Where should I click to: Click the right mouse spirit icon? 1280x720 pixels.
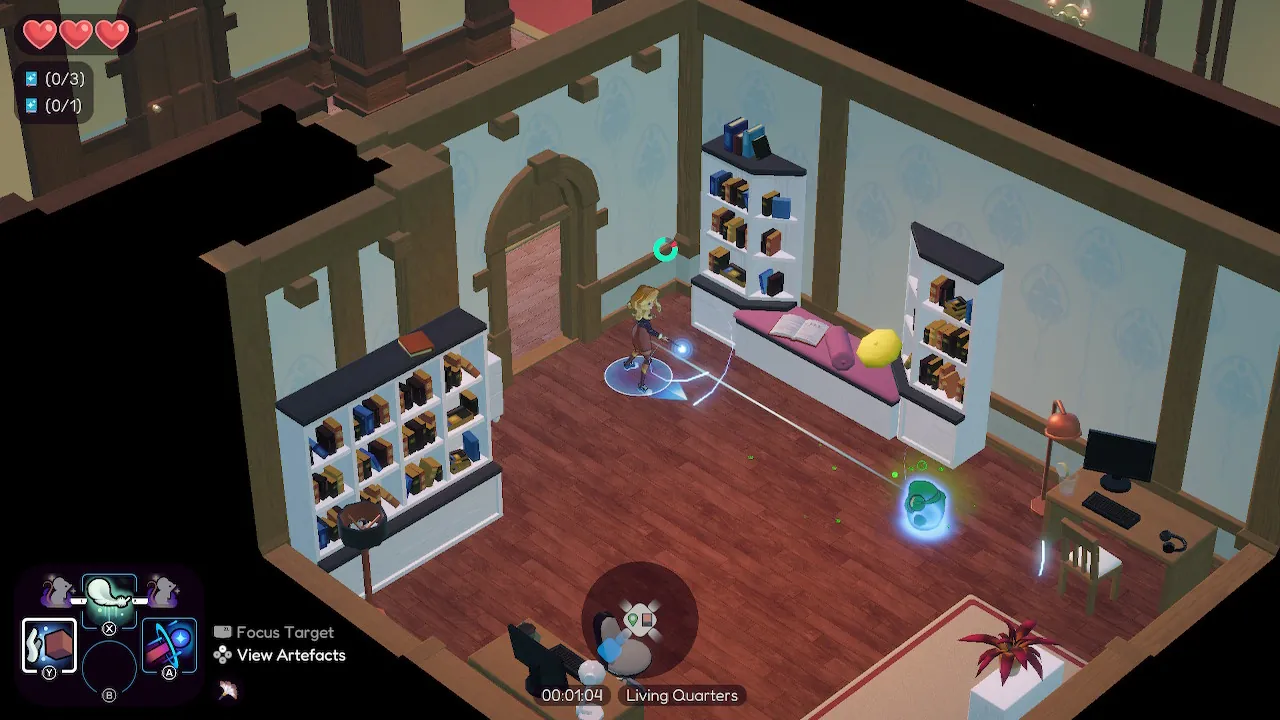click(x=163, y=592)
